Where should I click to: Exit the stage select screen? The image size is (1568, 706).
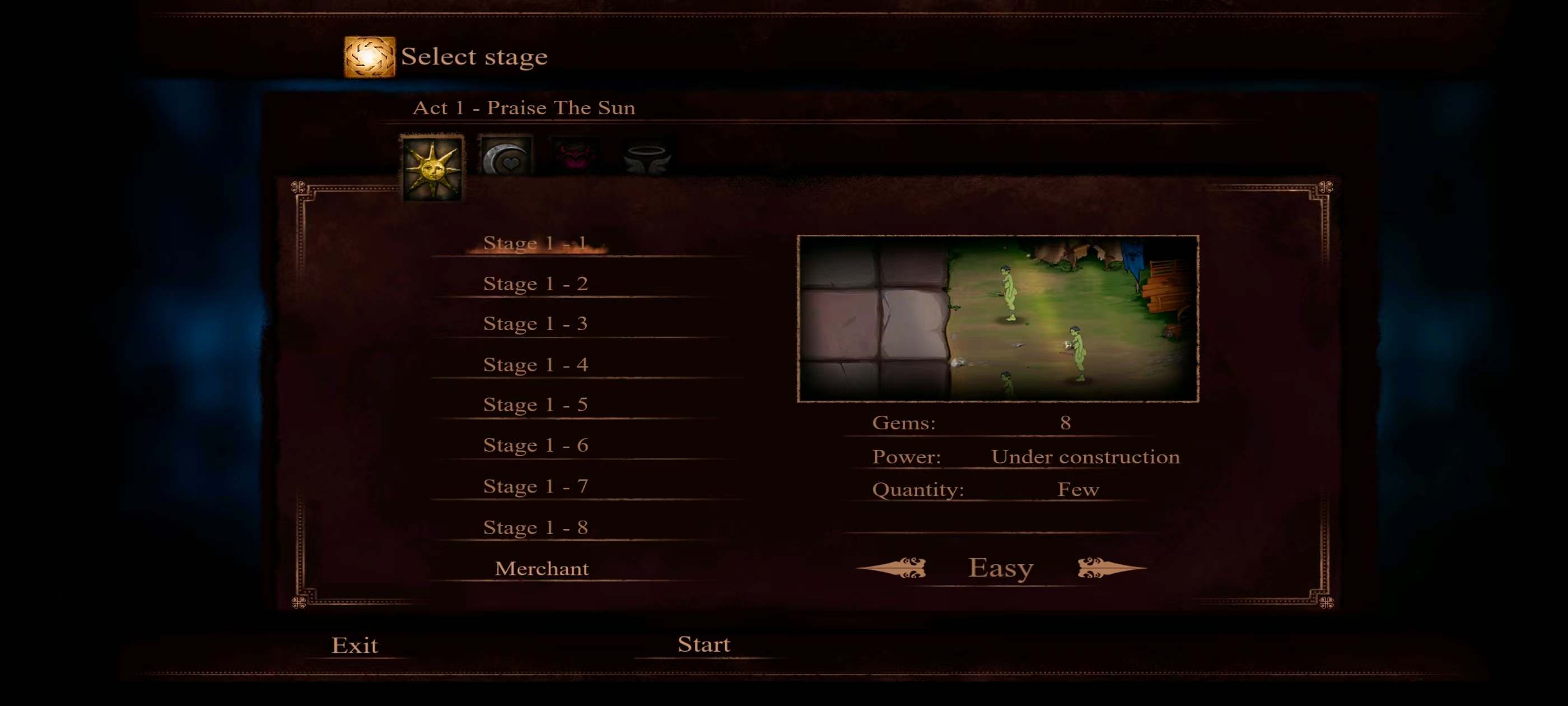point(354,645)
